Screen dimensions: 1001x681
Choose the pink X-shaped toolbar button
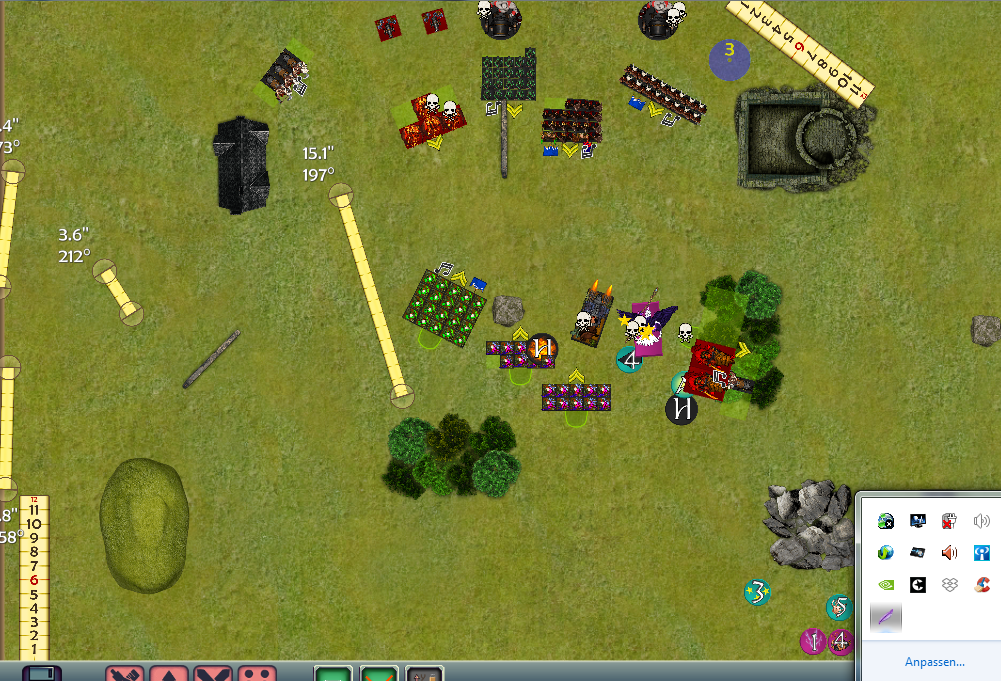click(213, 674)
